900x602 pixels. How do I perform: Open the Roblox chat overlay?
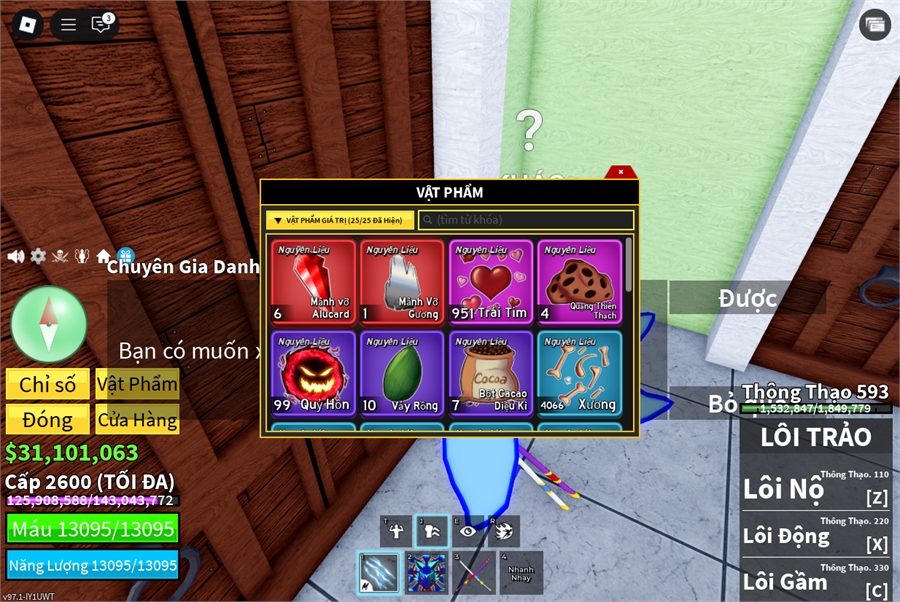click(x=101, y=25)
